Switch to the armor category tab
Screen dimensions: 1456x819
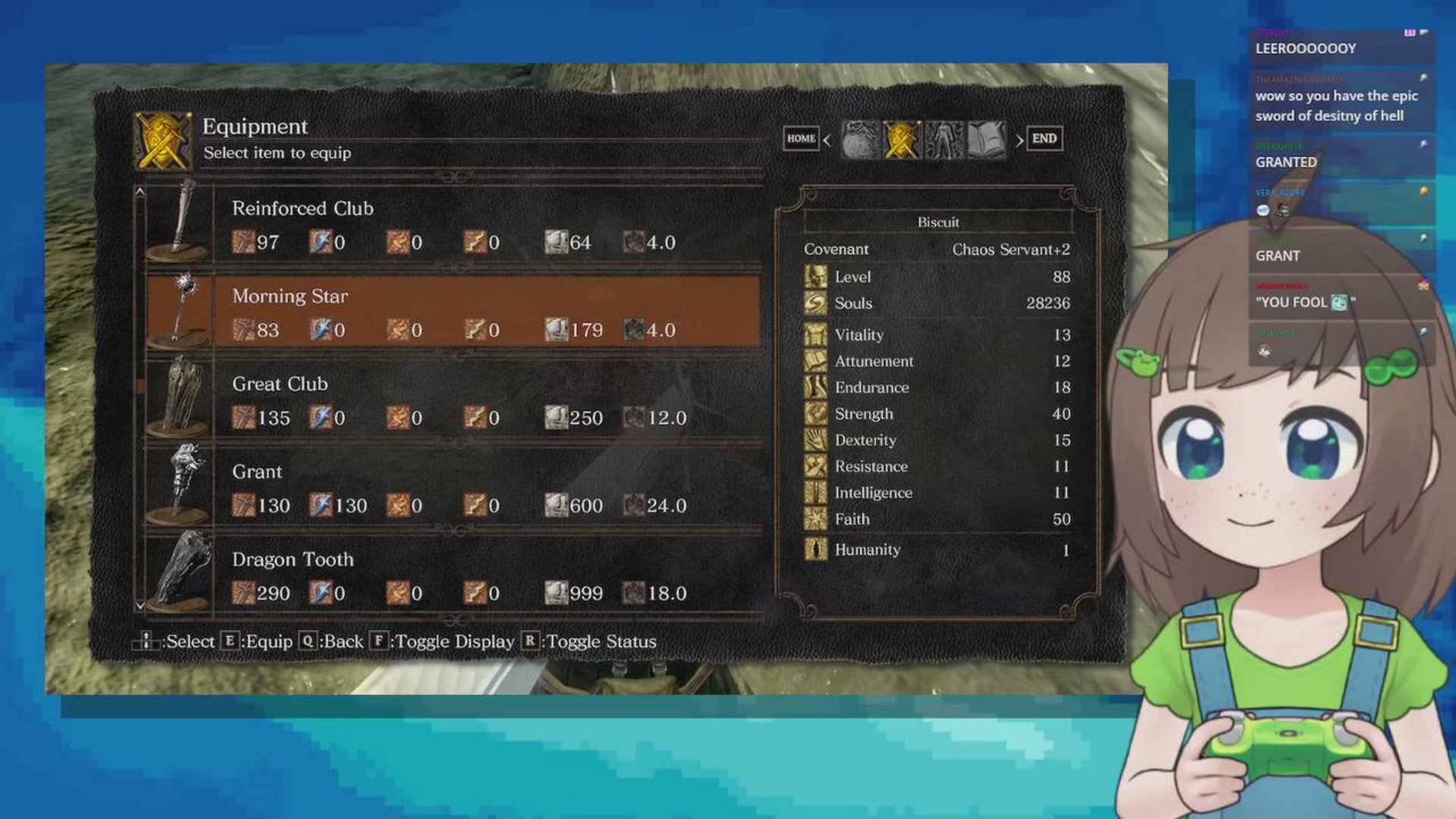pos(943,140)
